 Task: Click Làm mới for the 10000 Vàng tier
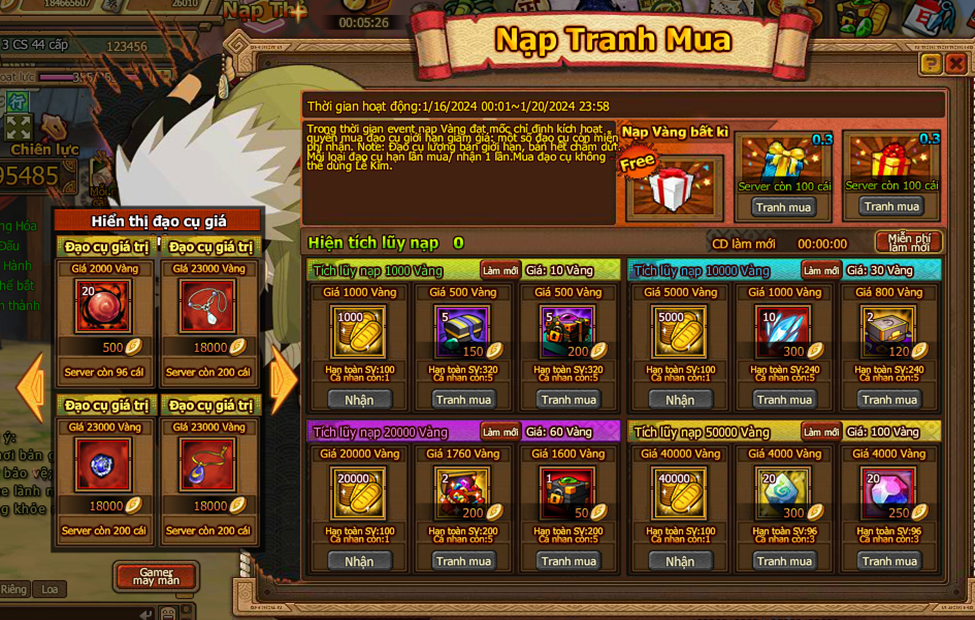[x=821, y=270]
